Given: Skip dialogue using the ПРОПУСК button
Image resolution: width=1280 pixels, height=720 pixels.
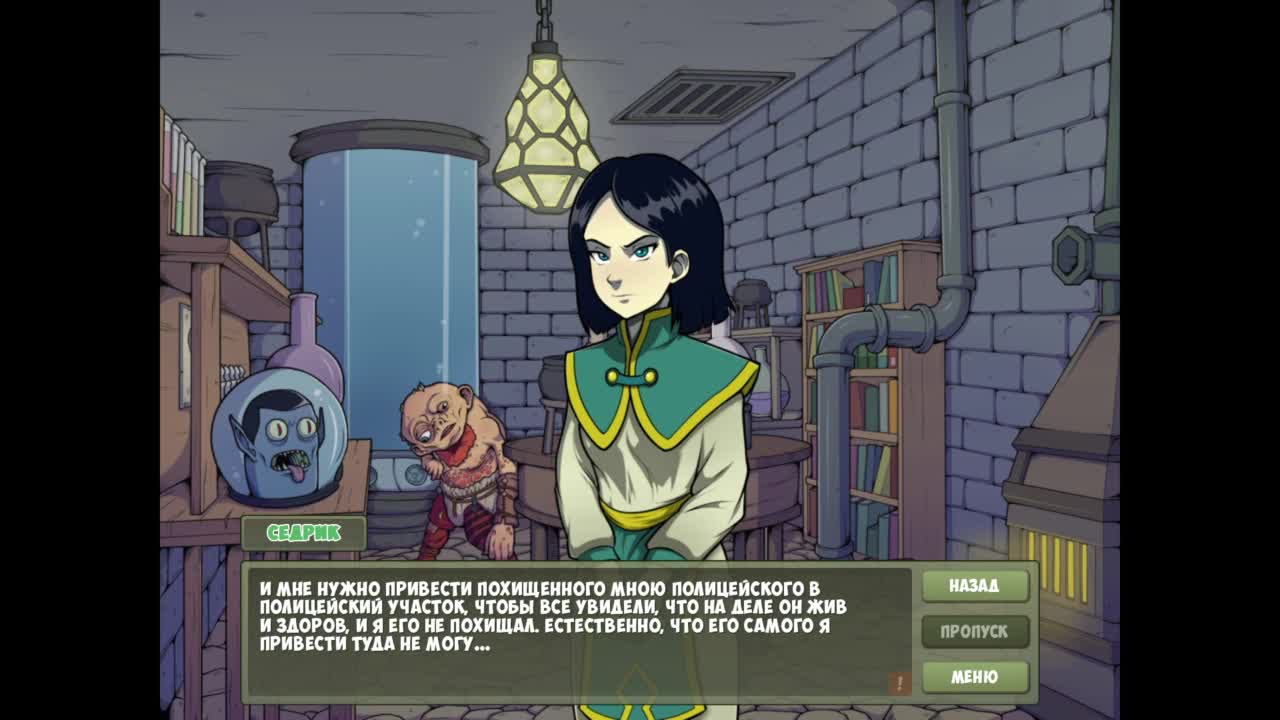Looking at the screenshot, I should tap(974, 632).
